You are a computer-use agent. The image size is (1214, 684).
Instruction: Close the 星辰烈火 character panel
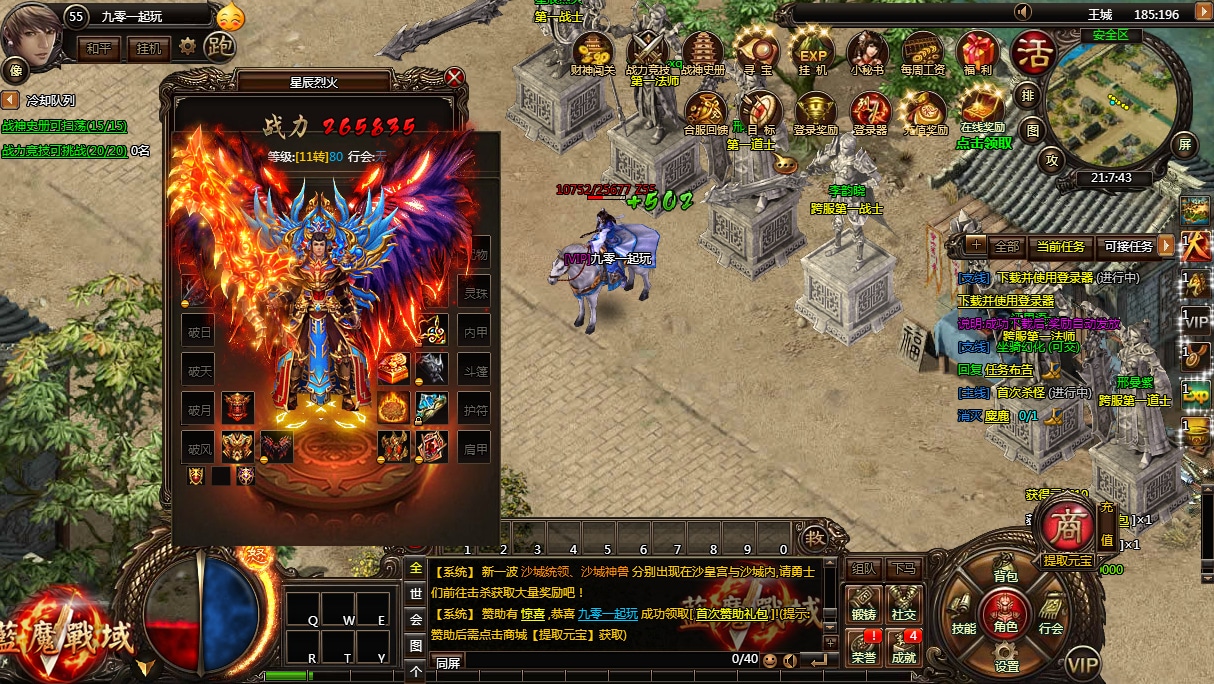[455, 77]
